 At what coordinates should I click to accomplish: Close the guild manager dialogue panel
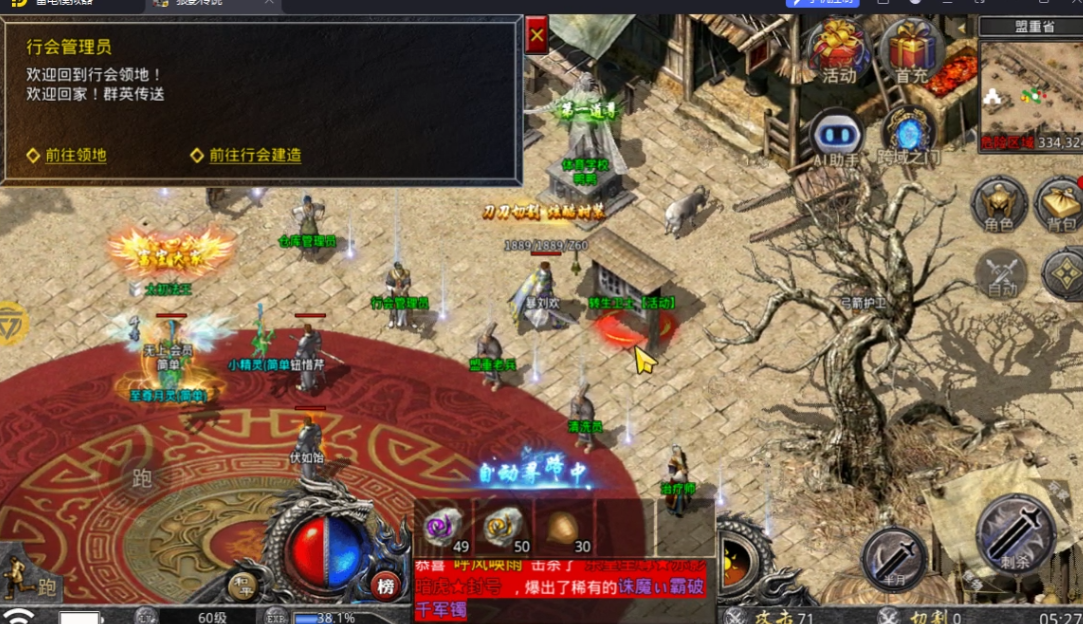(537, 36)
